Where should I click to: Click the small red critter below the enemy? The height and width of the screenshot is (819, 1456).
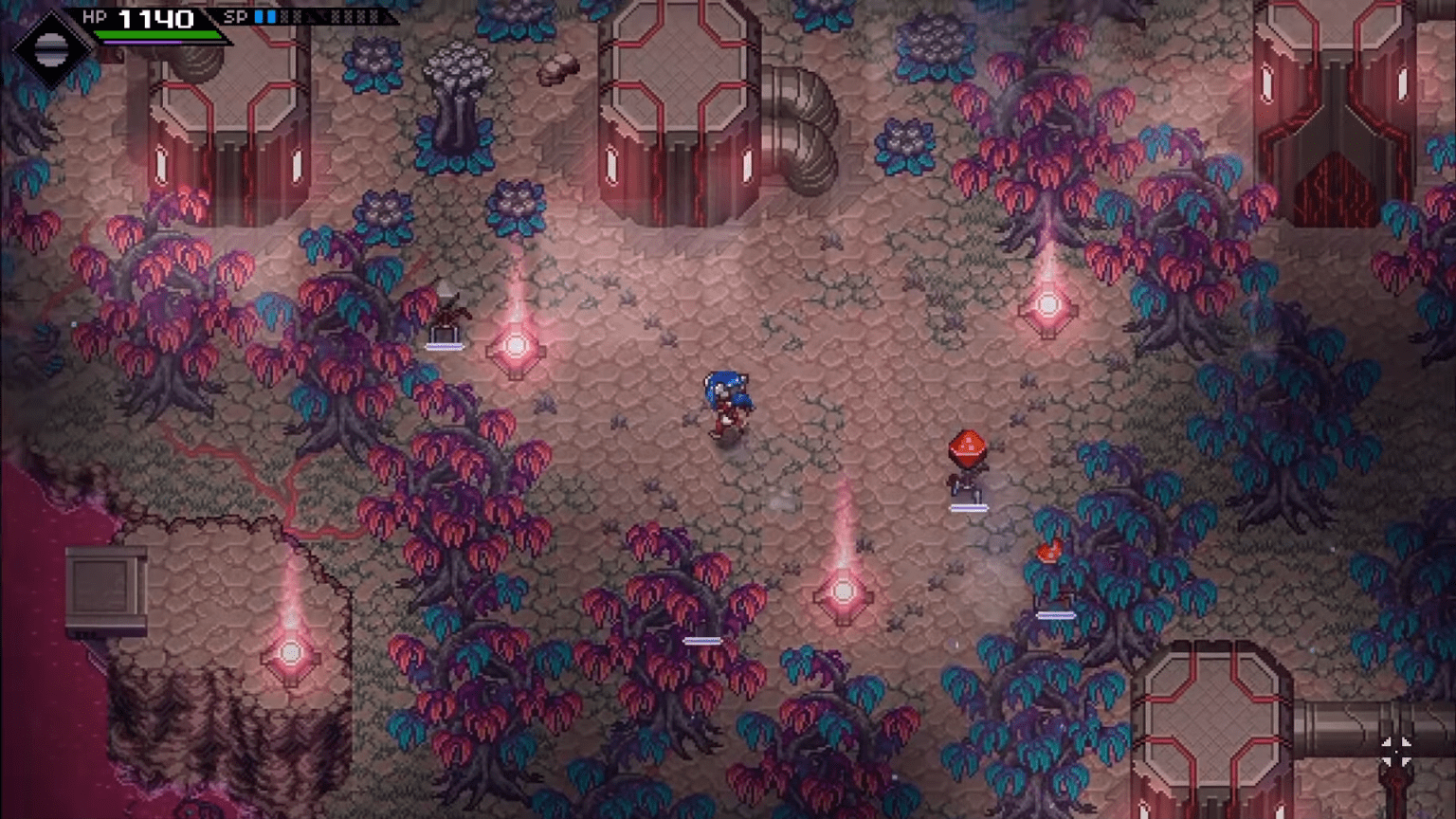coord(1047,548)
